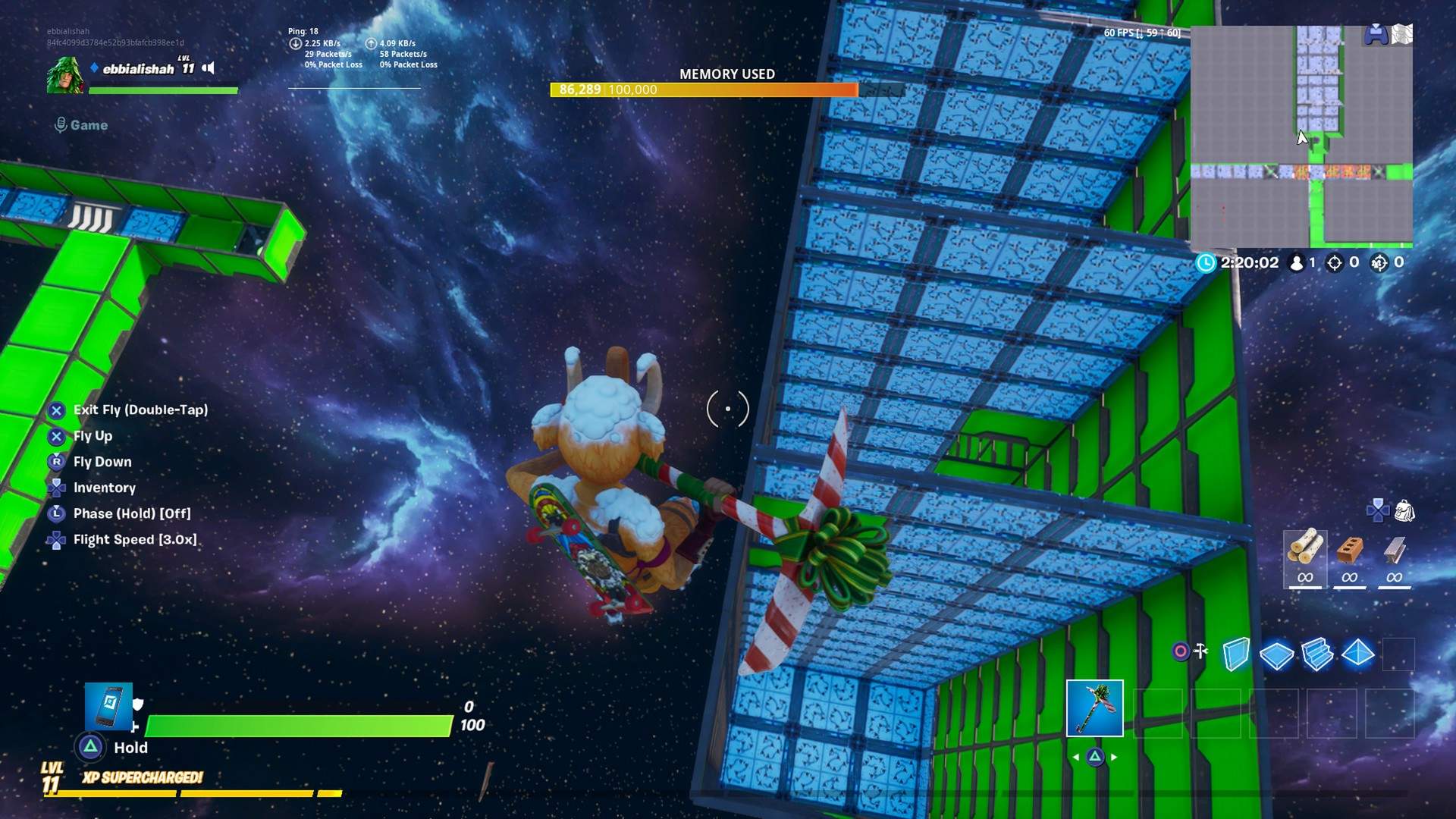This screenshot has height=819, width=1456.
Task: Click the right arrow to cycle equipped item
Action: tap(1113, 755)
